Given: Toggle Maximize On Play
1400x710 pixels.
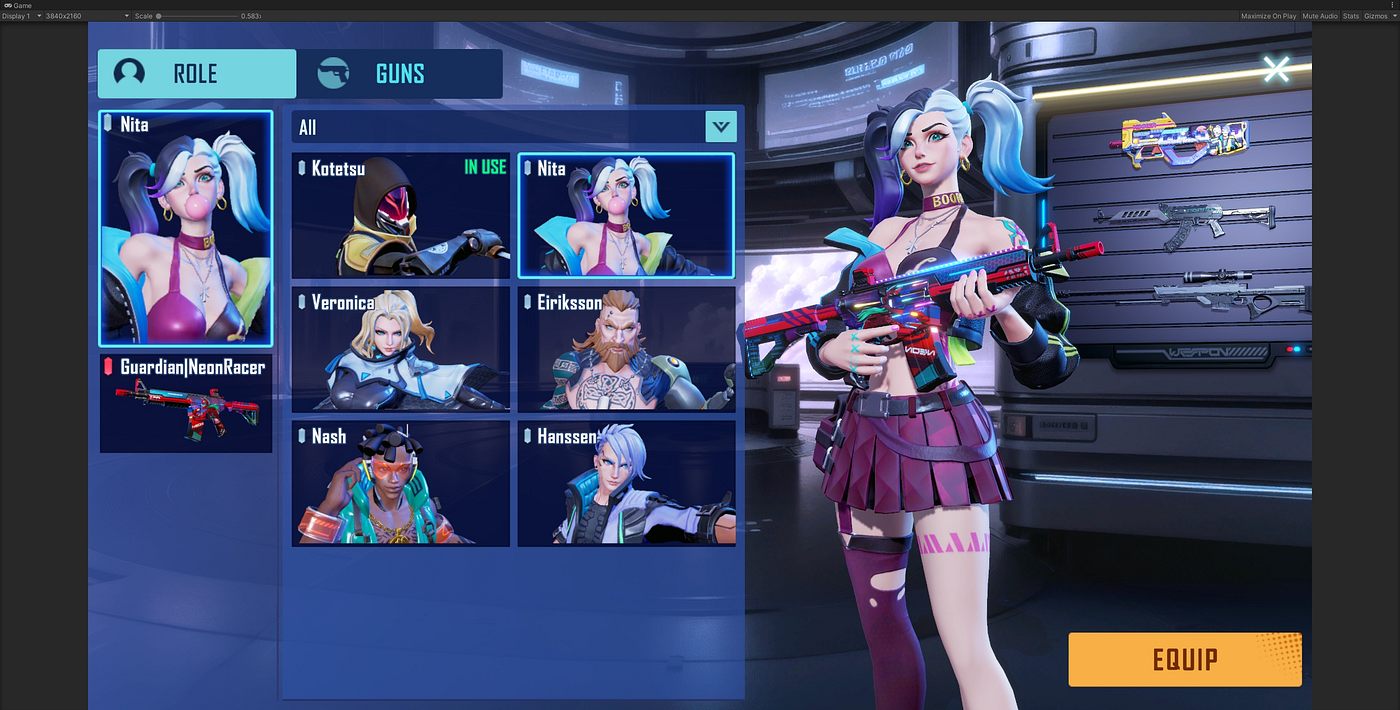Looking at the screenshot, I should tap(1268, 16).
